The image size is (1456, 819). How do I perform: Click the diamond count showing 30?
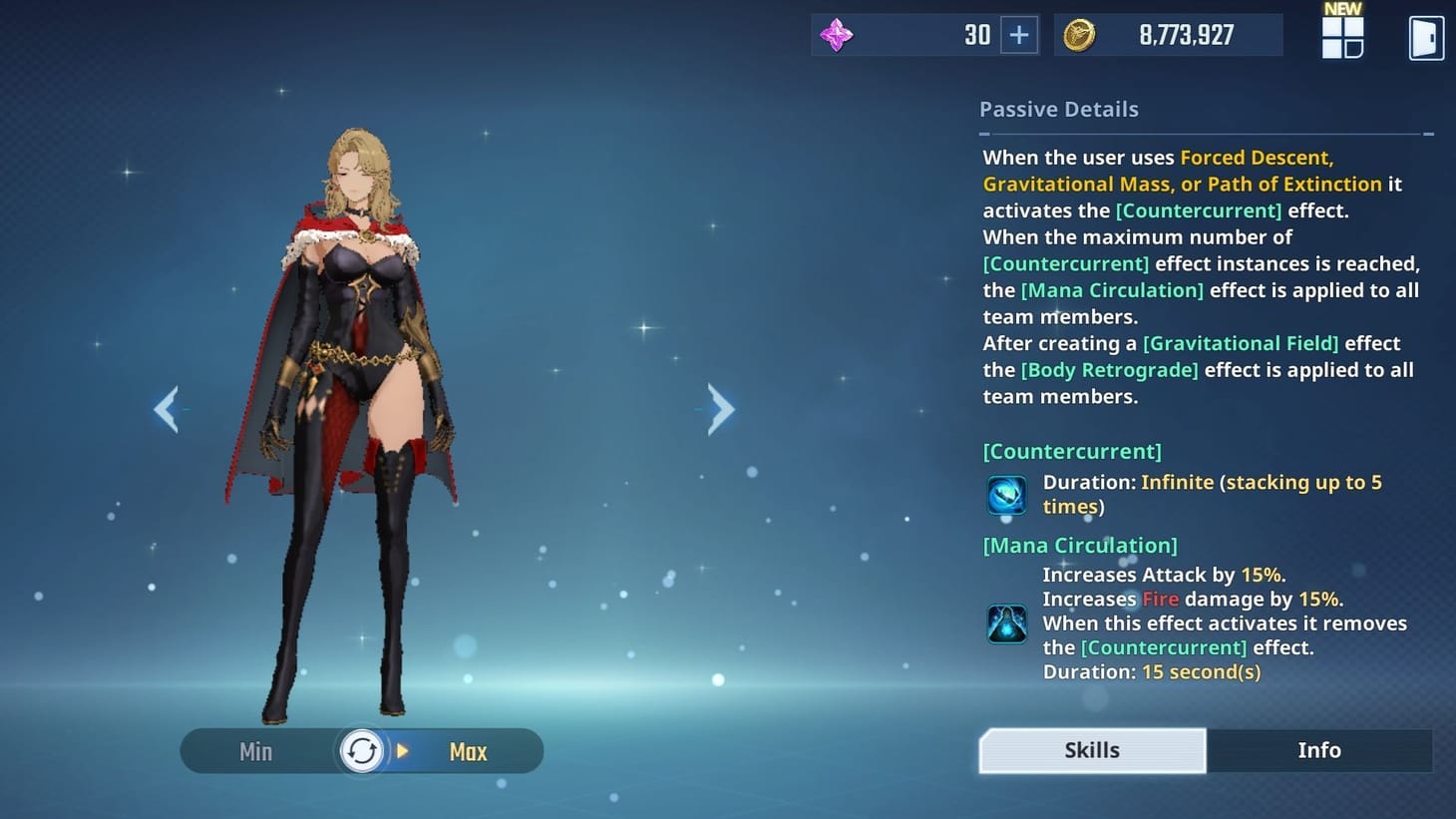coord(976,33)
